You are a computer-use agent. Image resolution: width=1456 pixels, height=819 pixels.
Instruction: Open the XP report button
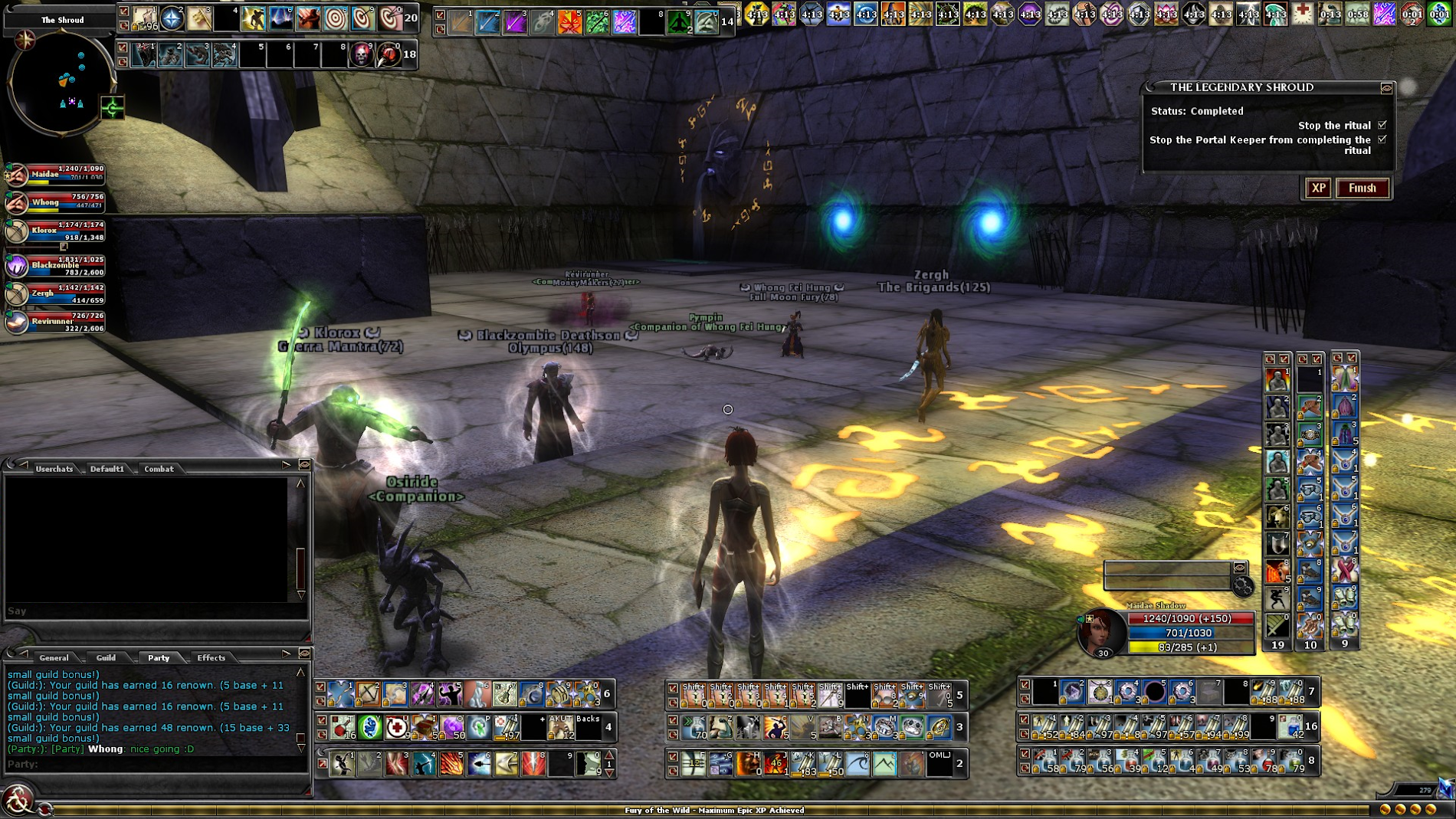1318,188
